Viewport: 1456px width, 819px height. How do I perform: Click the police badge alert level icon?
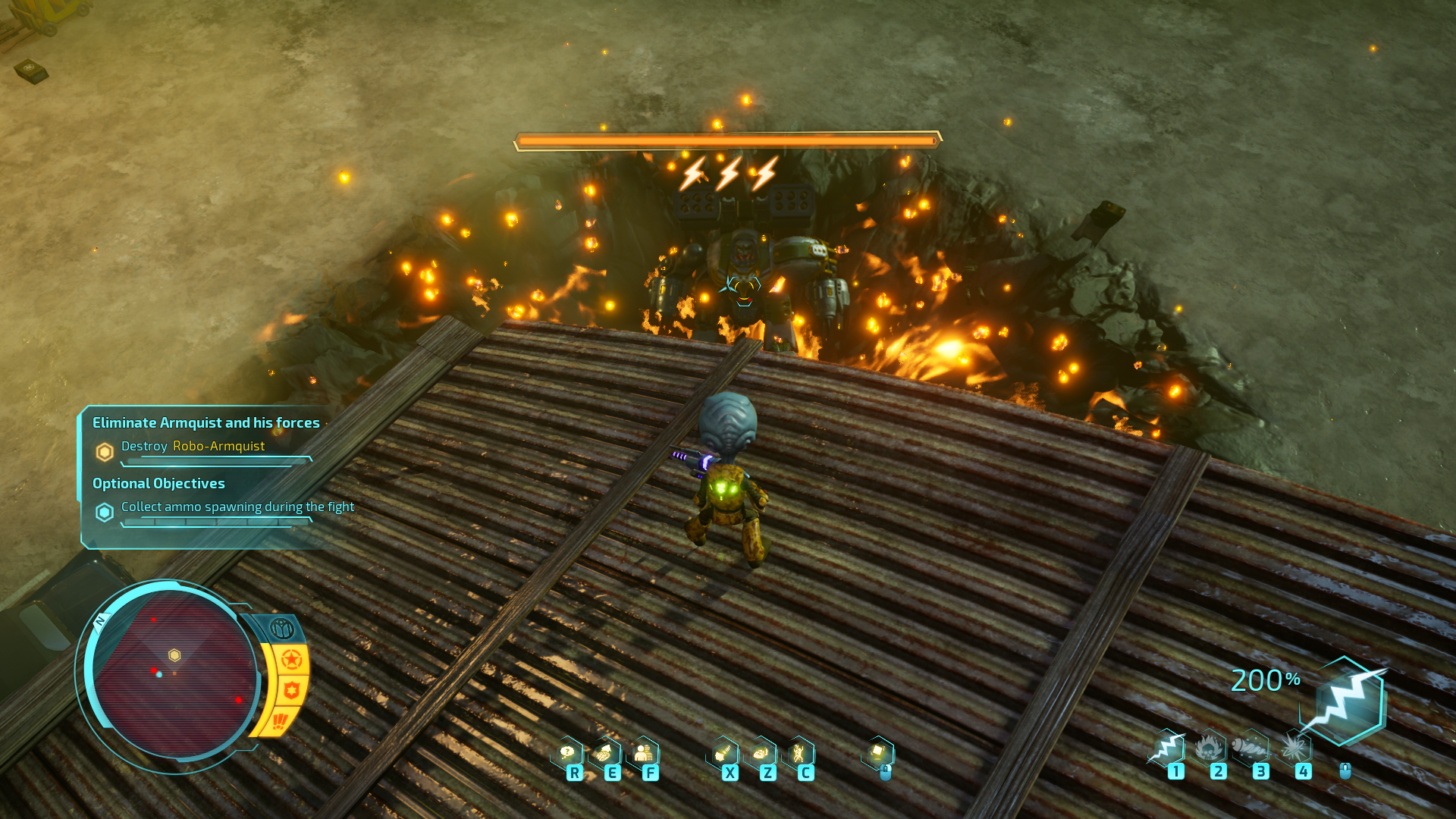click(x=291, y=691)
